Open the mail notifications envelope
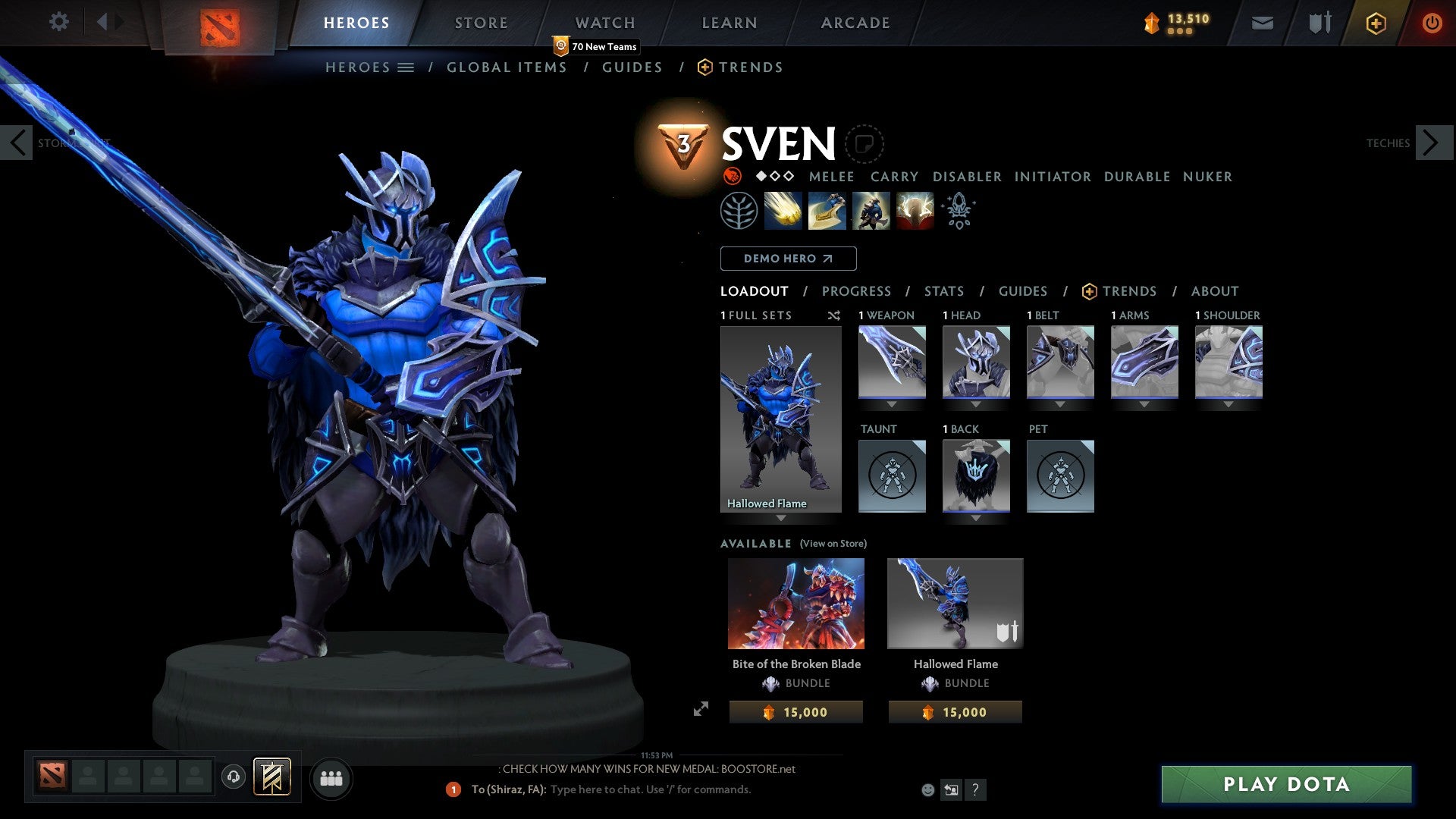Viewport: 1456px width, 819px height. [1262, 23]
